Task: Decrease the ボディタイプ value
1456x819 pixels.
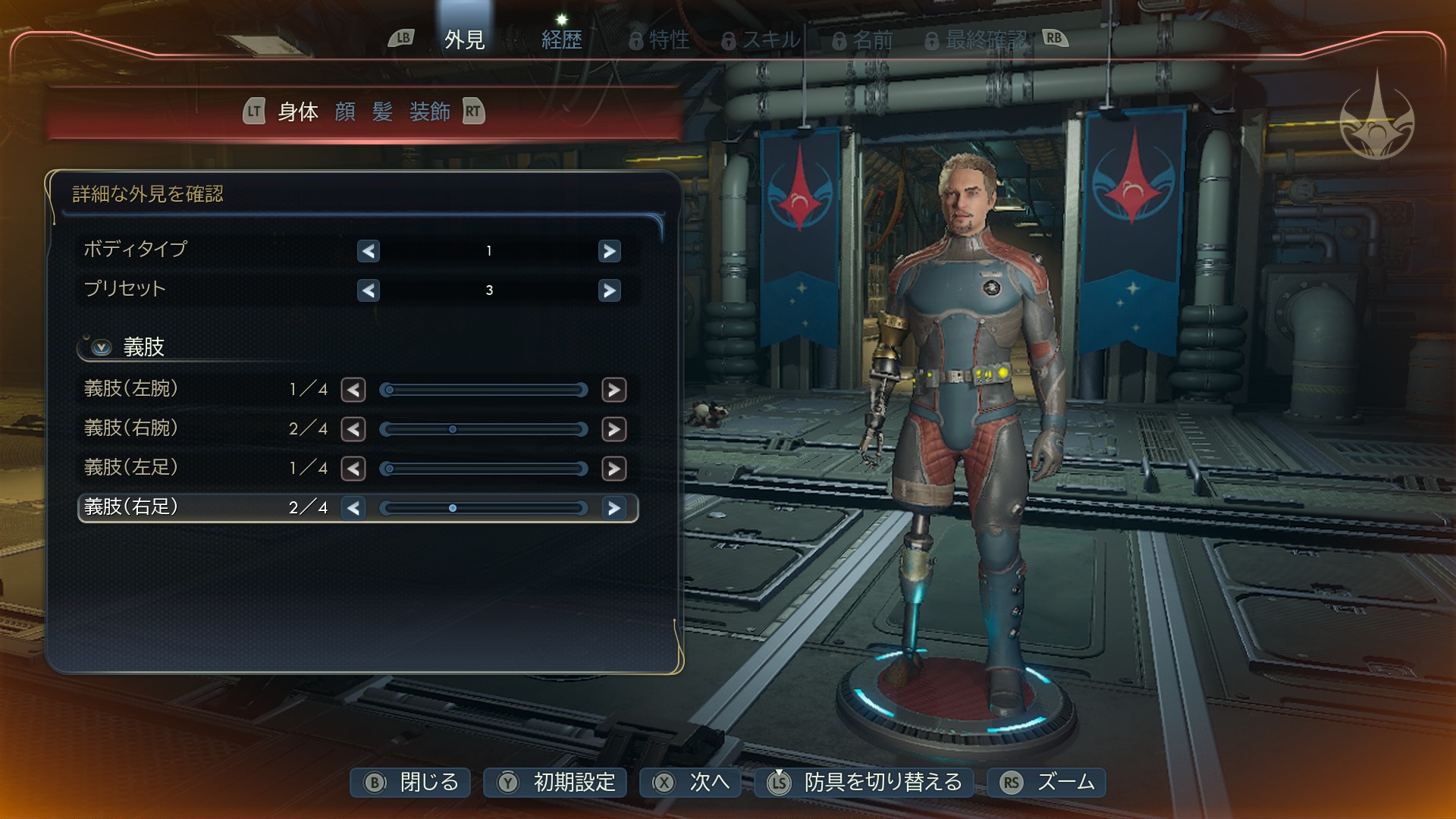Action: coord(369,251)
